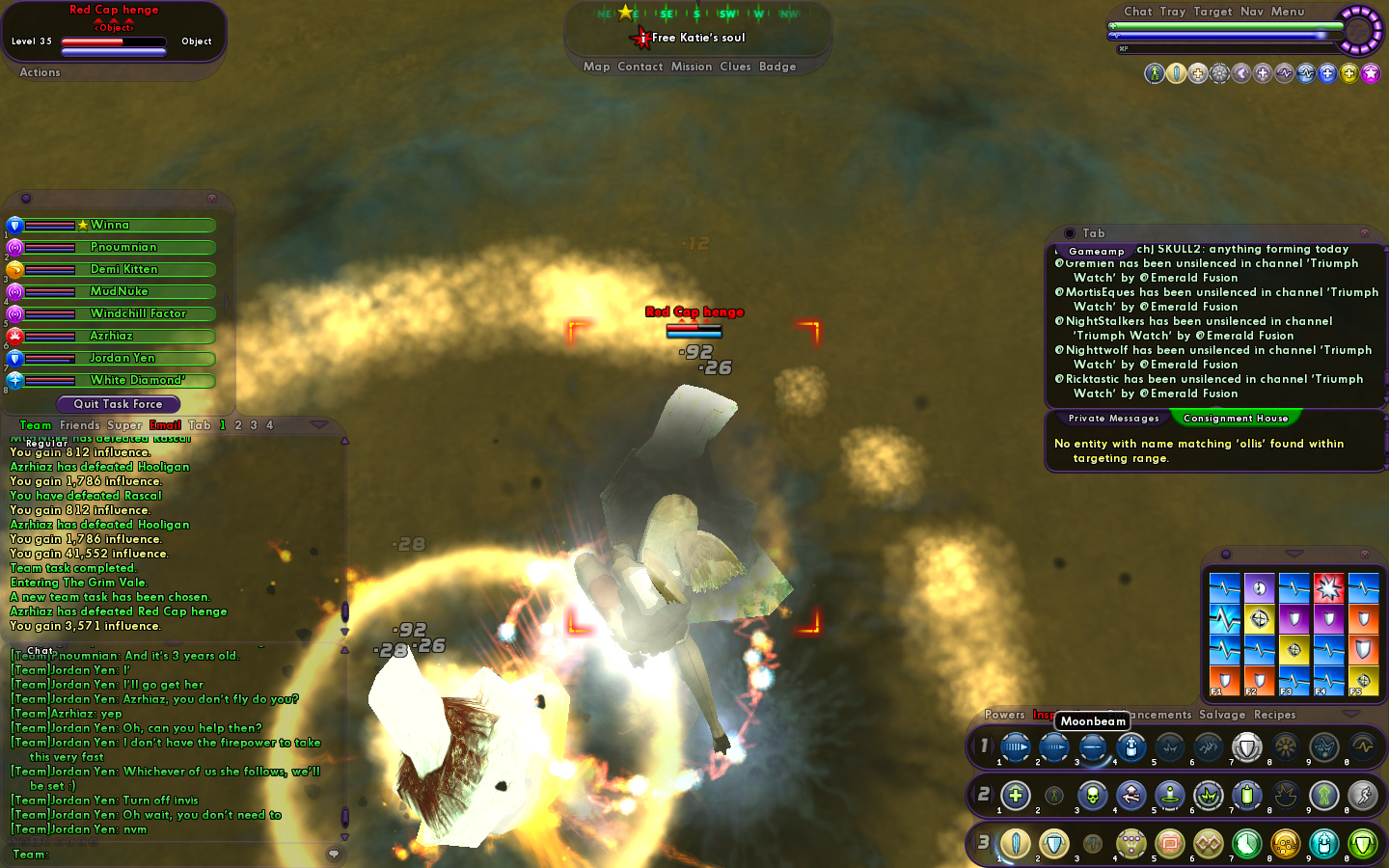Open the main Menu

click(x=1287, y=12)
